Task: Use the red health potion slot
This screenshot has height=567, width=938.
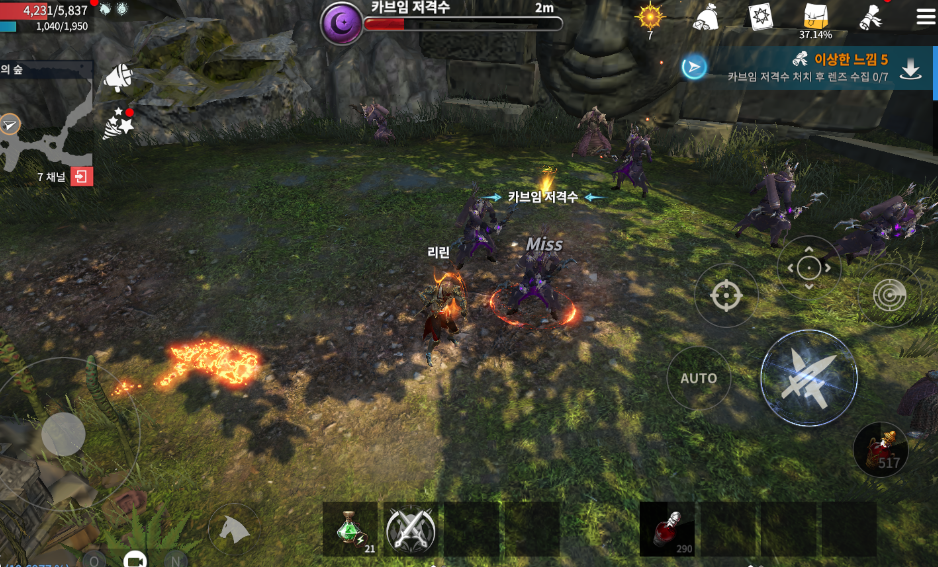Action: [x=667, y=529]
